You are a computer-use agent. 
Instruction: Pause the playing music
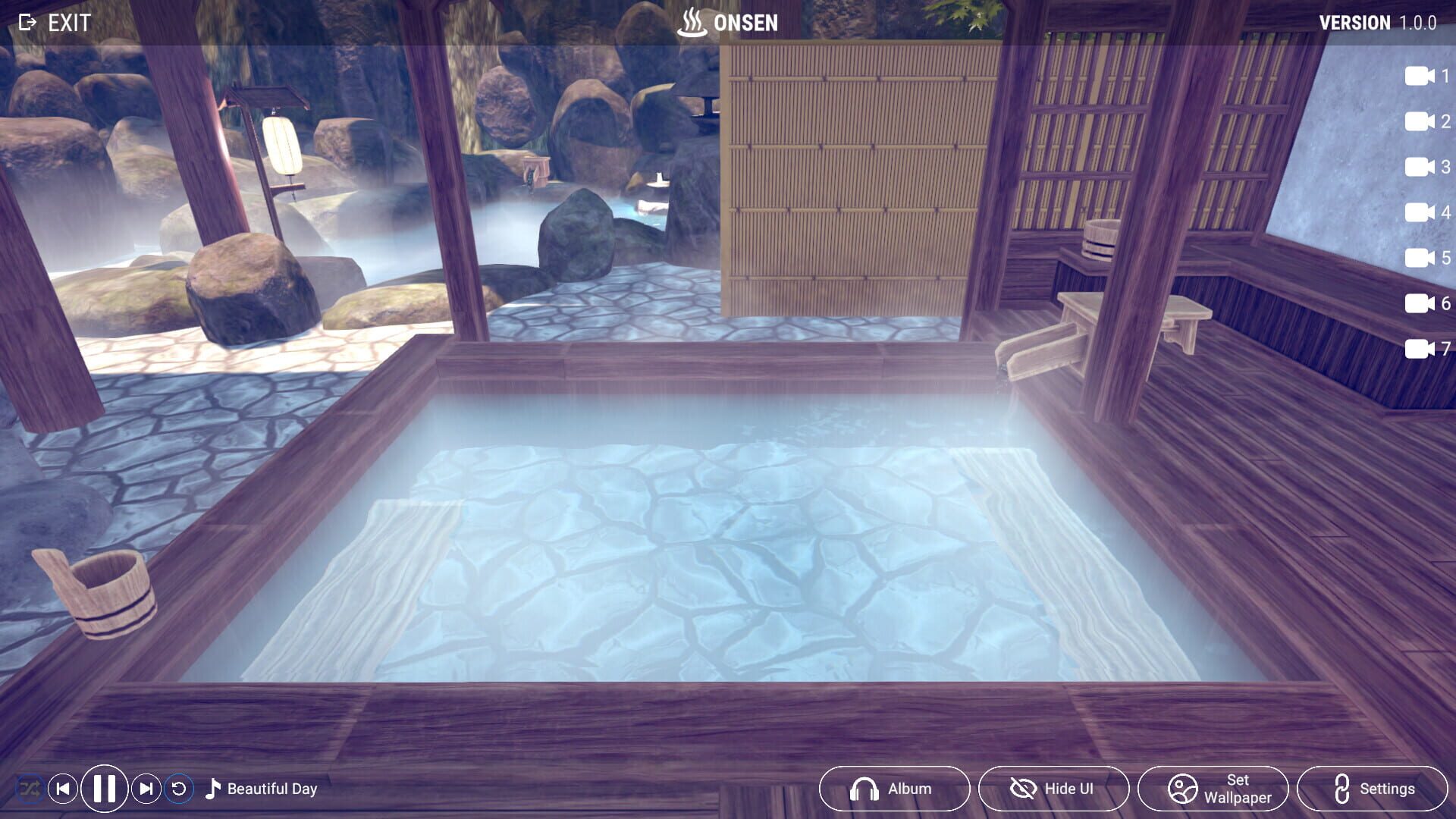point(104,789)
